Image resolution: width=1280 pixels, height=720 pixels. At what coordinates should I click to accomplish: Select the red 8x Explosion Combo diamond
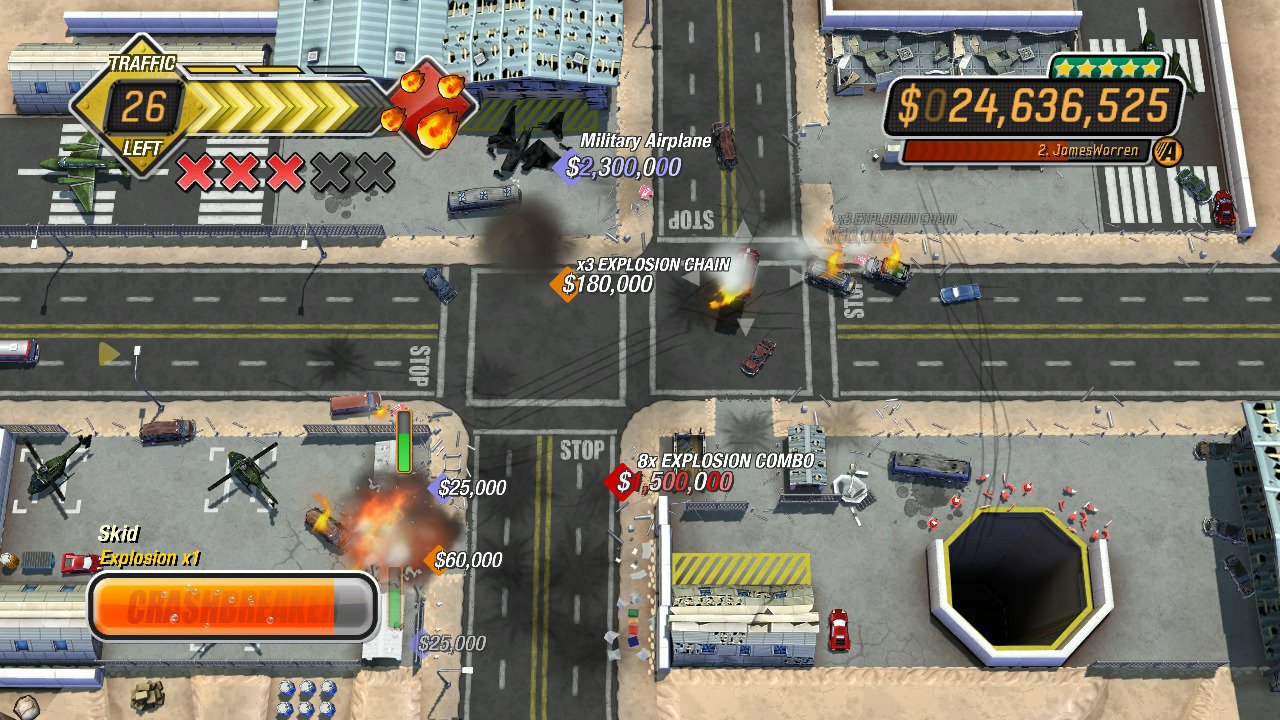tap(619, 485)
